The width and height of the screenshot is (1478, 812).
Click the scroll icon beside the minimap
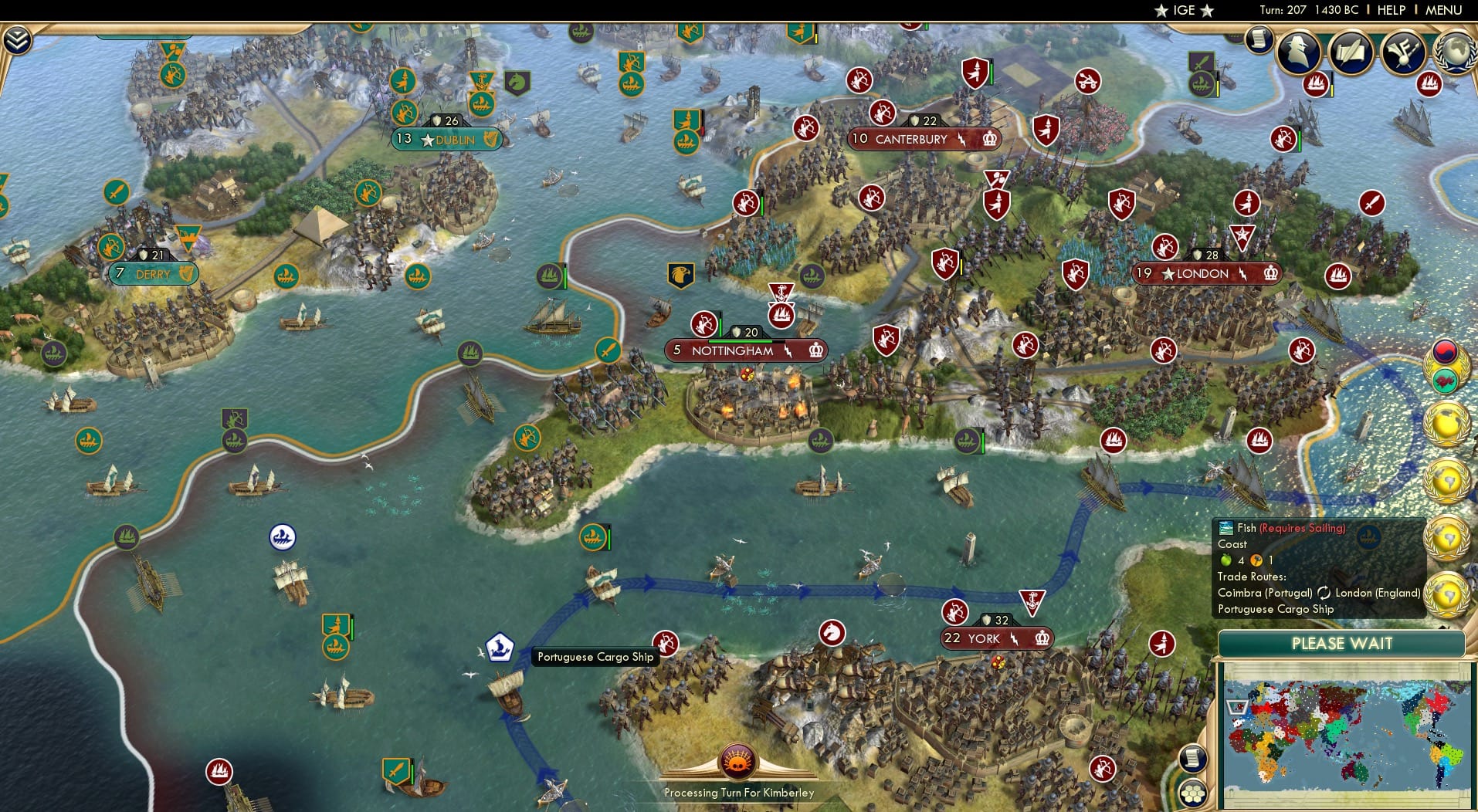click(x=1192, y=760)
